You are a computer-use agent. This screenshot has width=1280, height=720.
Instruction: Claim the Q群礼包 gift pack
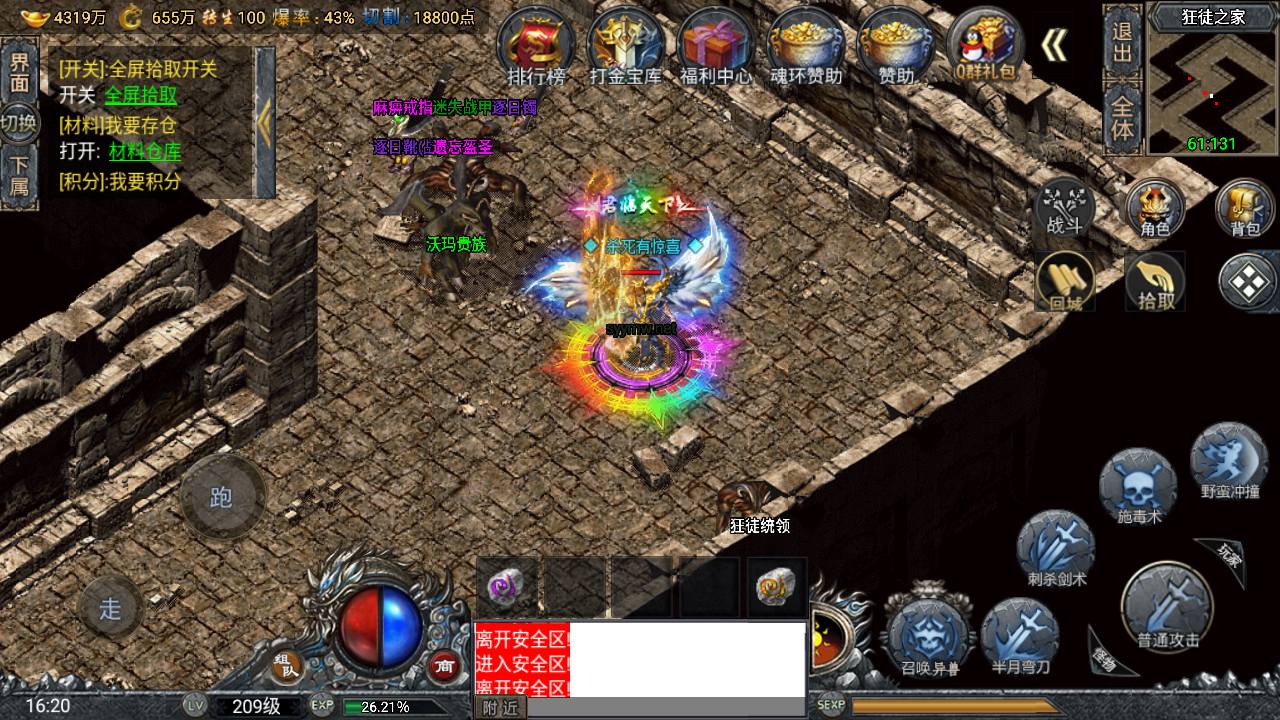tap(985, 46)
